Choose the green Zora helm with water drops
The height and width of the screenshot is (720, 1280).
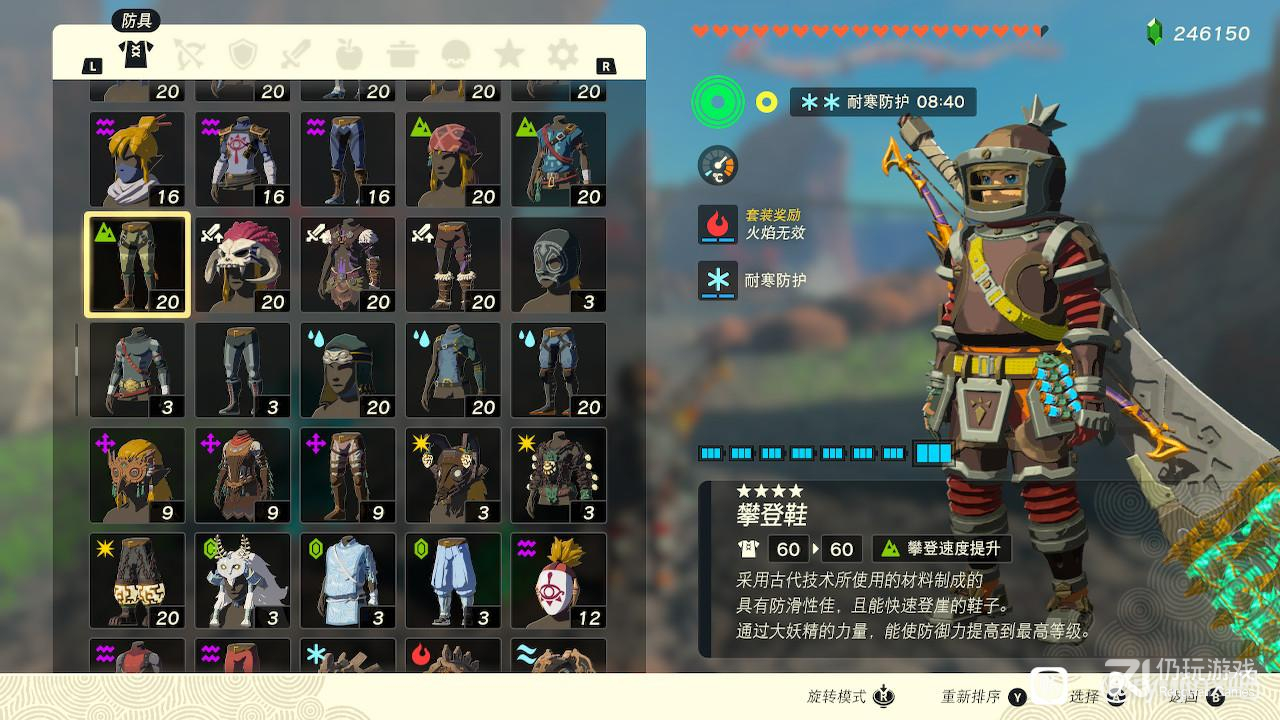[348, 370]
